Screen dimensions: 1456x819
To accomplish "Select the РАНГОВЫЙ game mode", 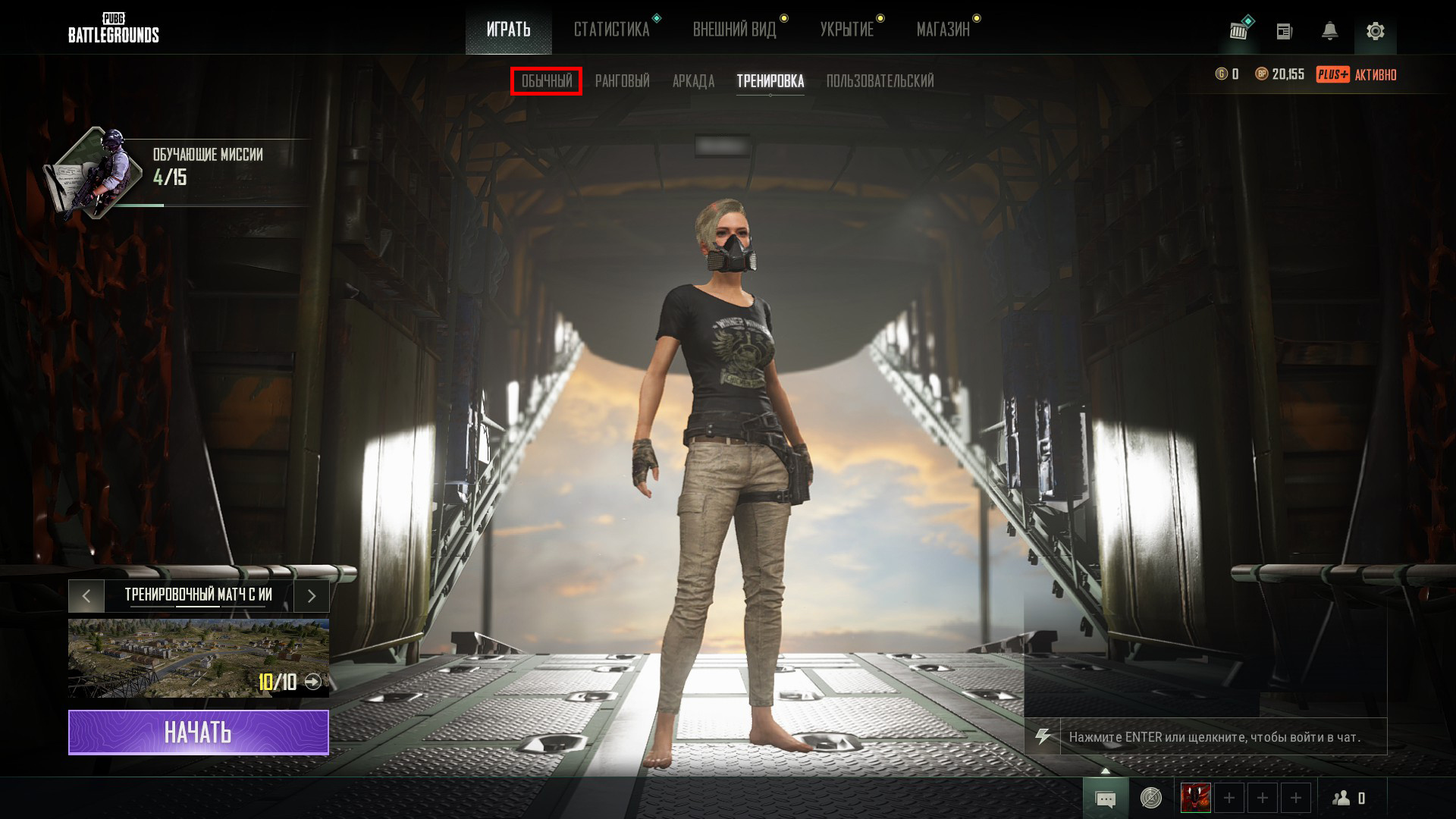I will [x=623, y=81].
